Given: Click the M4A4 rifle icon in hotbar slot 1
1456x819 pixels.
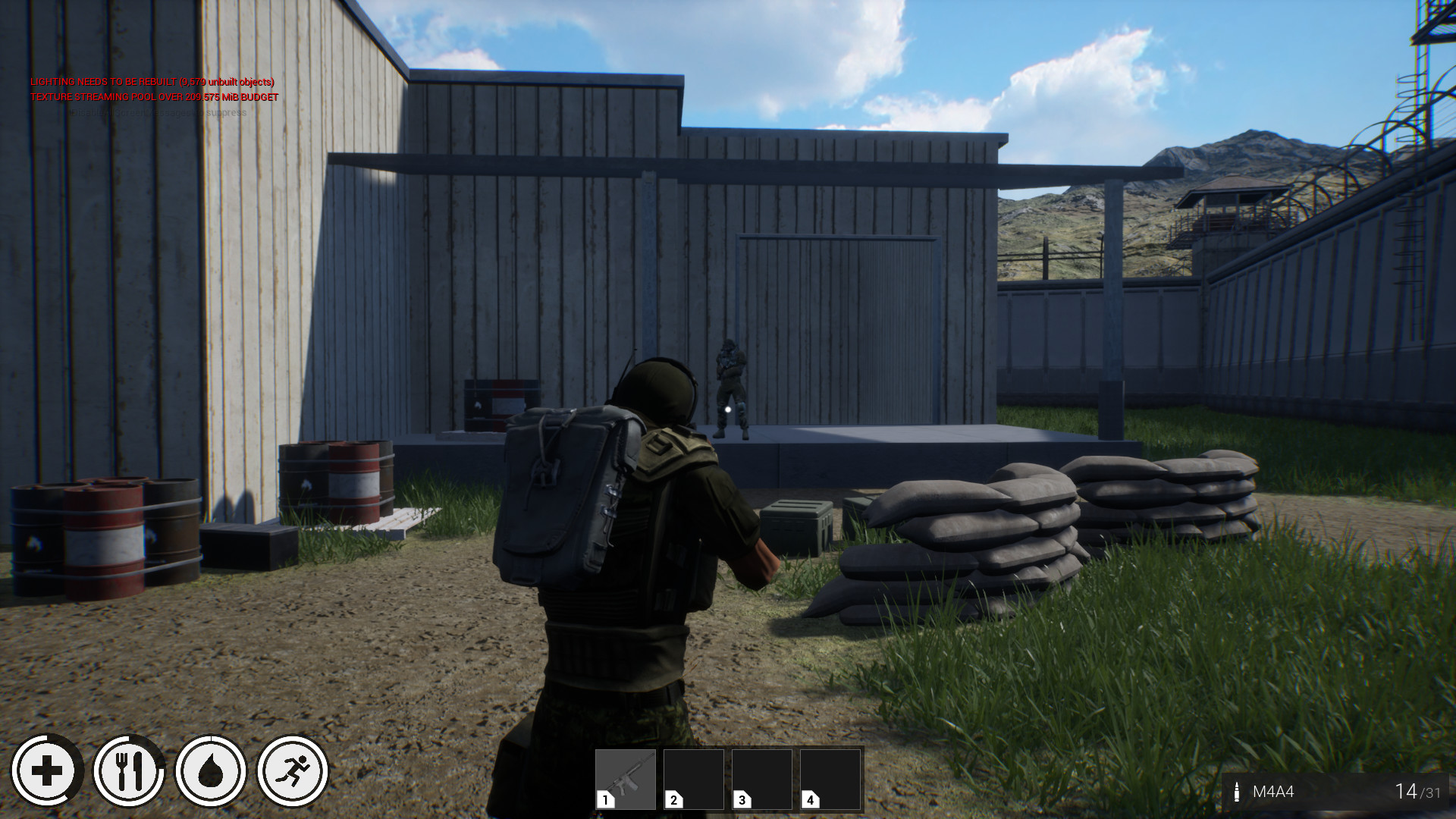Looking at the screenshot, I should (x=625, y=780).
